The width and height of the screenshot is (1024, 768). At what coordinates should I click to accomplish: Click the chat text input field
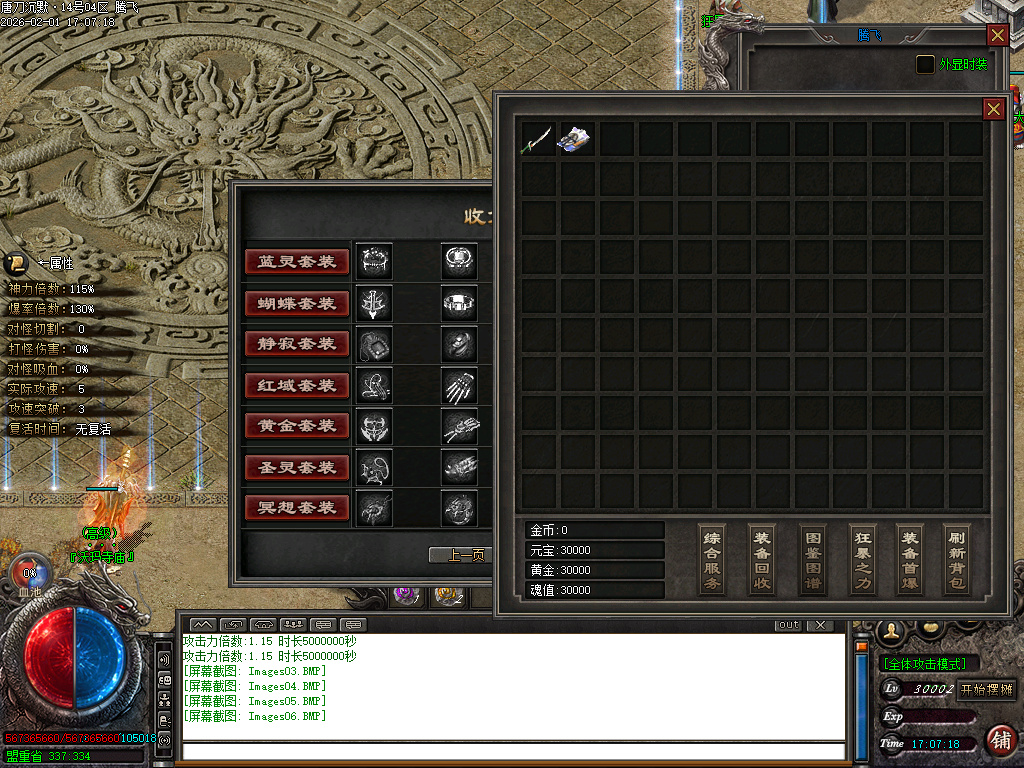512,751
